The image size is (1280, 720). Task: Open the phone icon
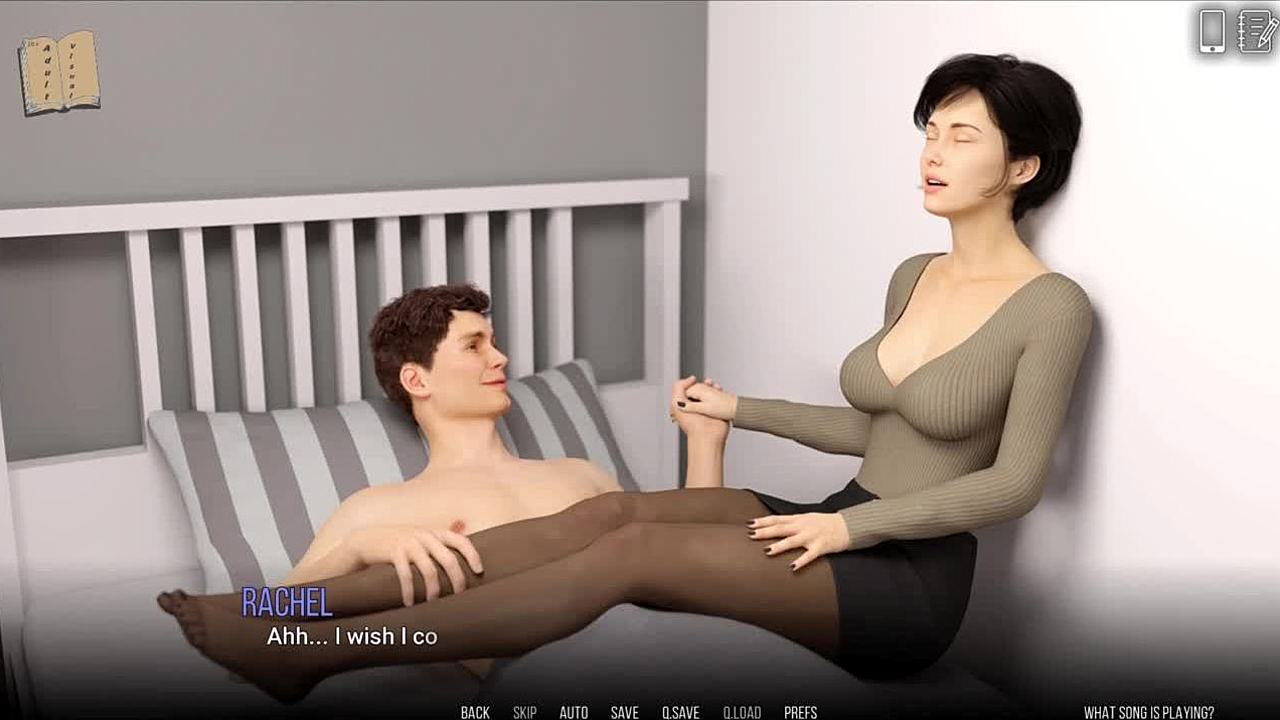pos(1212,31)
